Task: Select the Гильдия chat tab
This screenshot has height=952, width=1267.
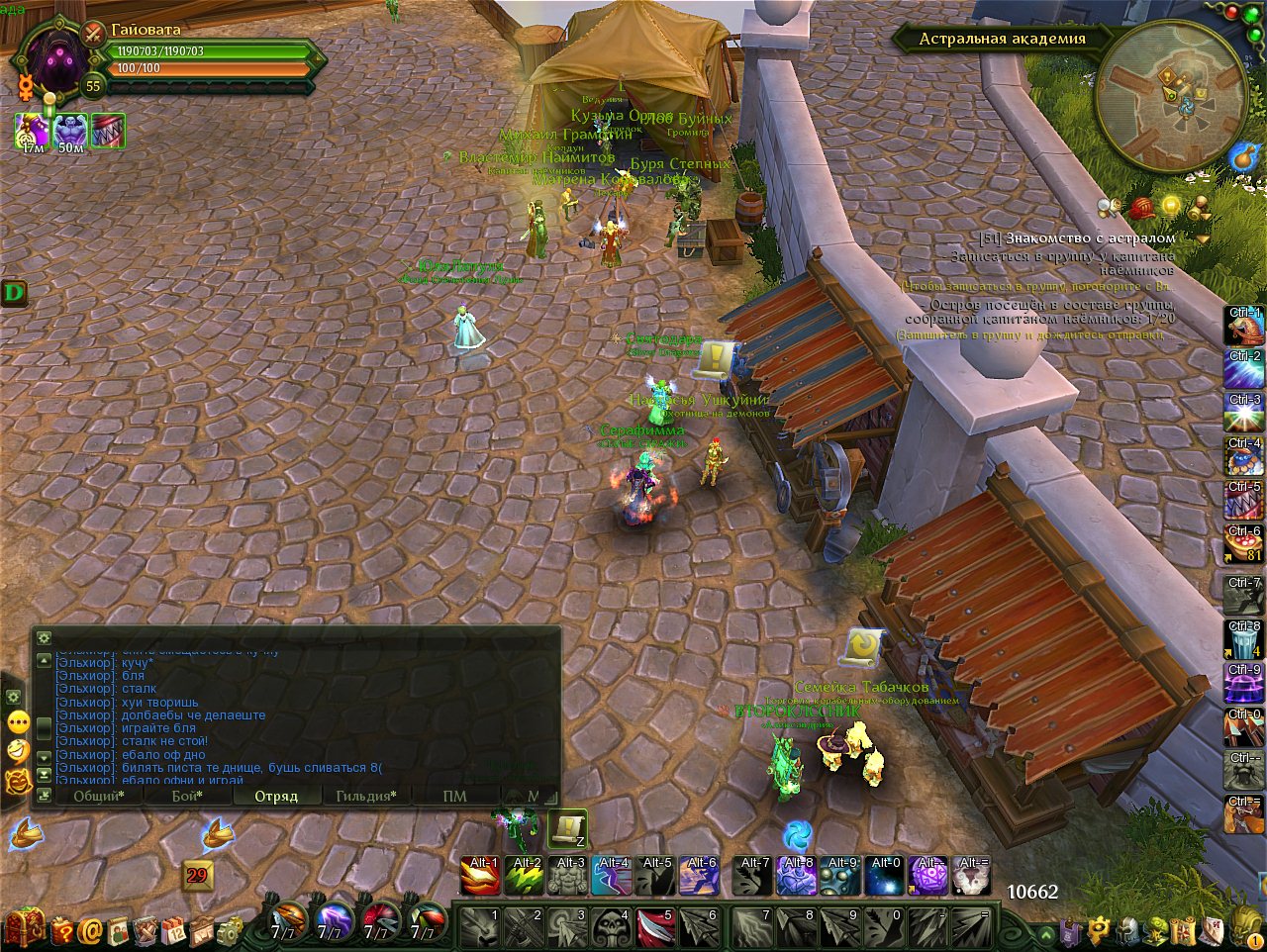Action: (x=365, y=796)
